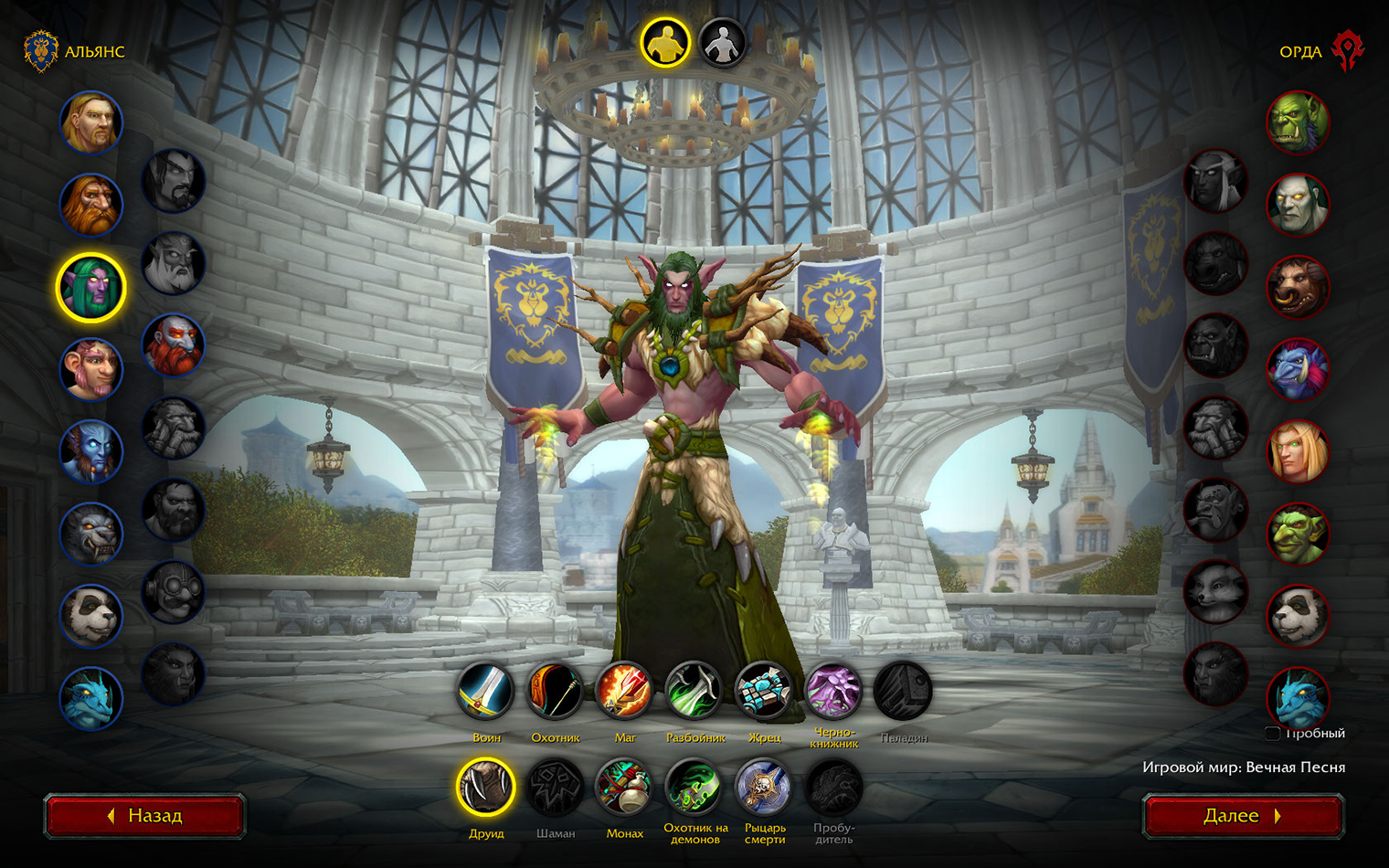Select the Друид class icon
Screen dimensions: 1389x868
486,787
